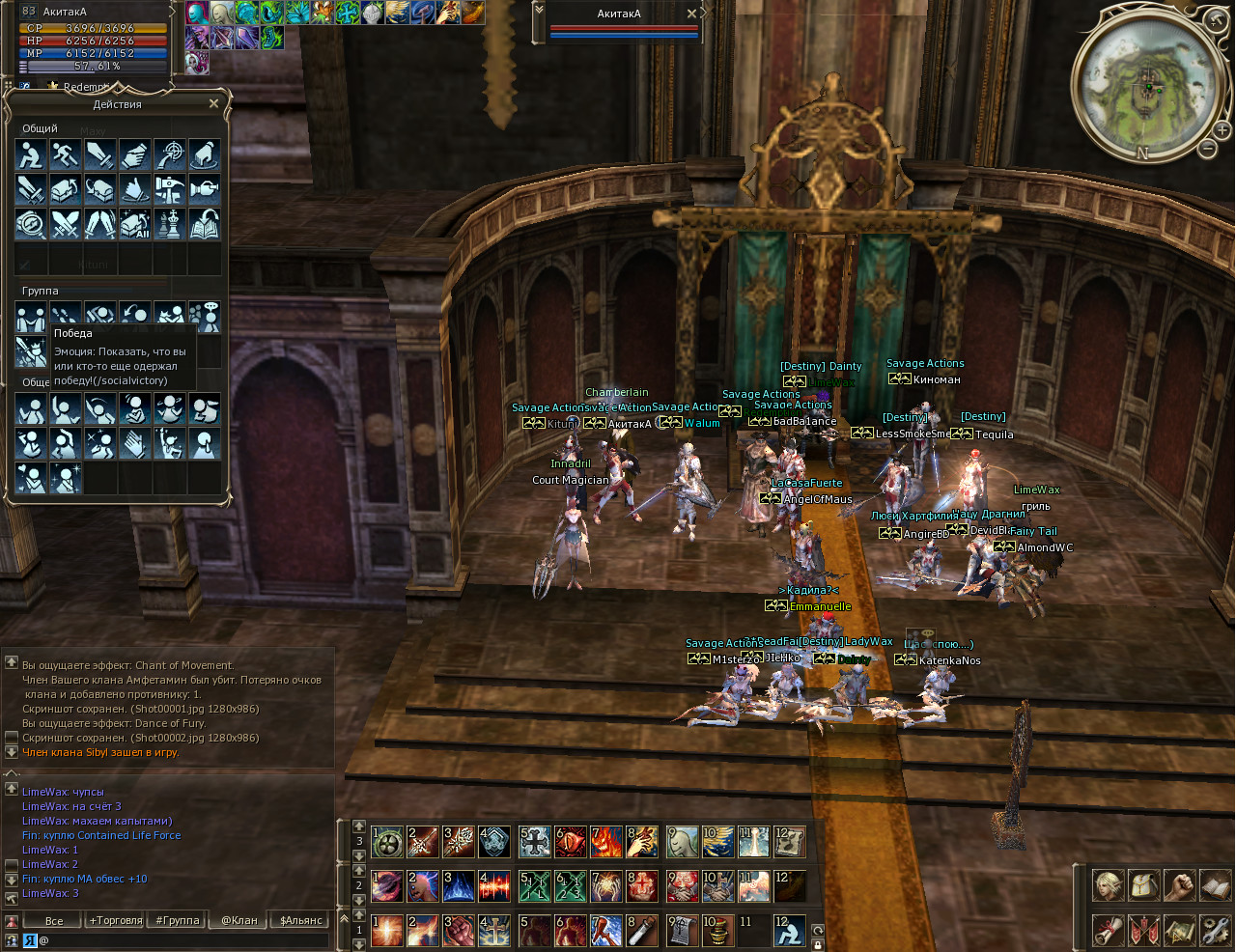Select the crossed swords duel action
This screenshot has width=1236, height=952.
(x=66, y=224)
